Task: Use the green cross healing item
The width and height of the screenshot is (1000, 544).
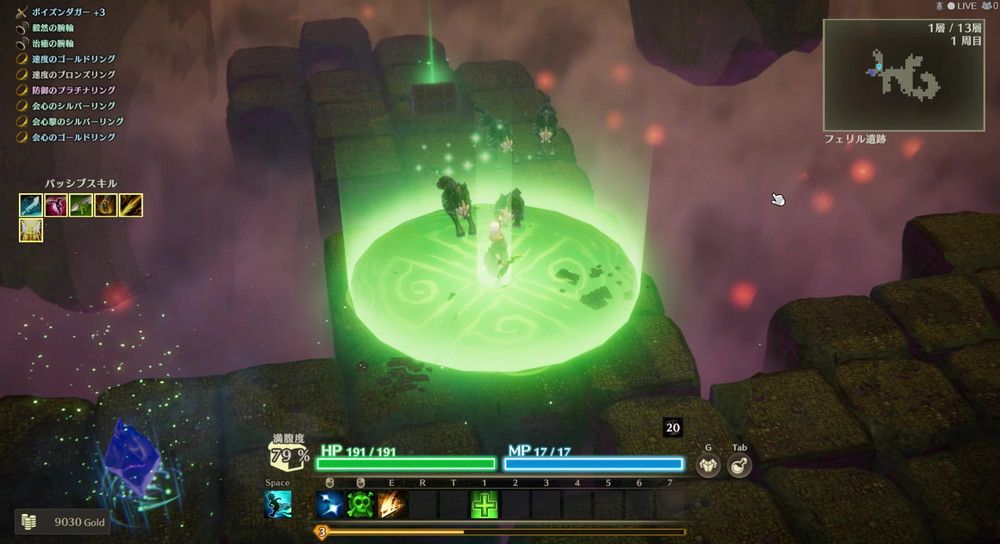Action: (x=485, y=504)
